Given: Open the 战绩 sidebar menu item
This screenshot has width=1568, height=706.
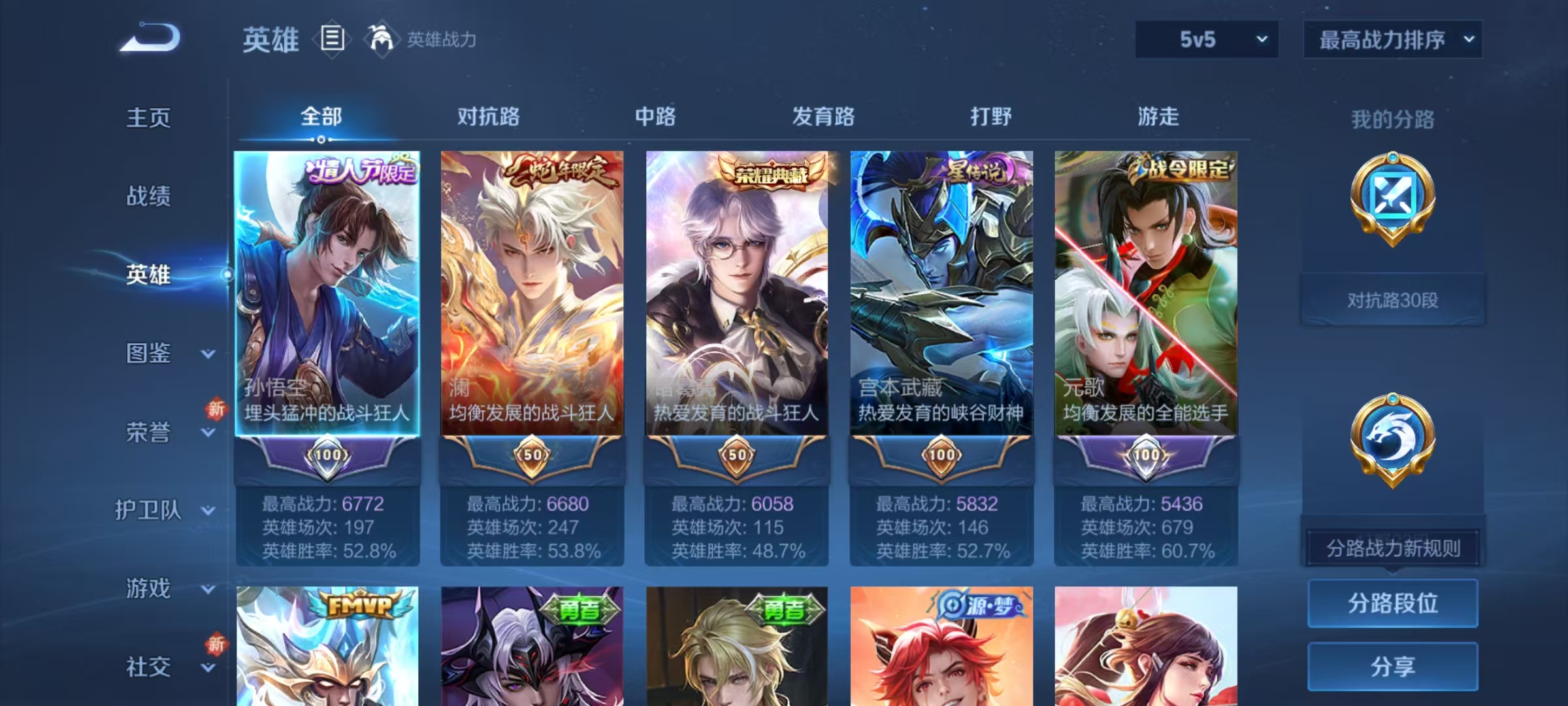Looking at the screenshot, I should tap(149, 197).
